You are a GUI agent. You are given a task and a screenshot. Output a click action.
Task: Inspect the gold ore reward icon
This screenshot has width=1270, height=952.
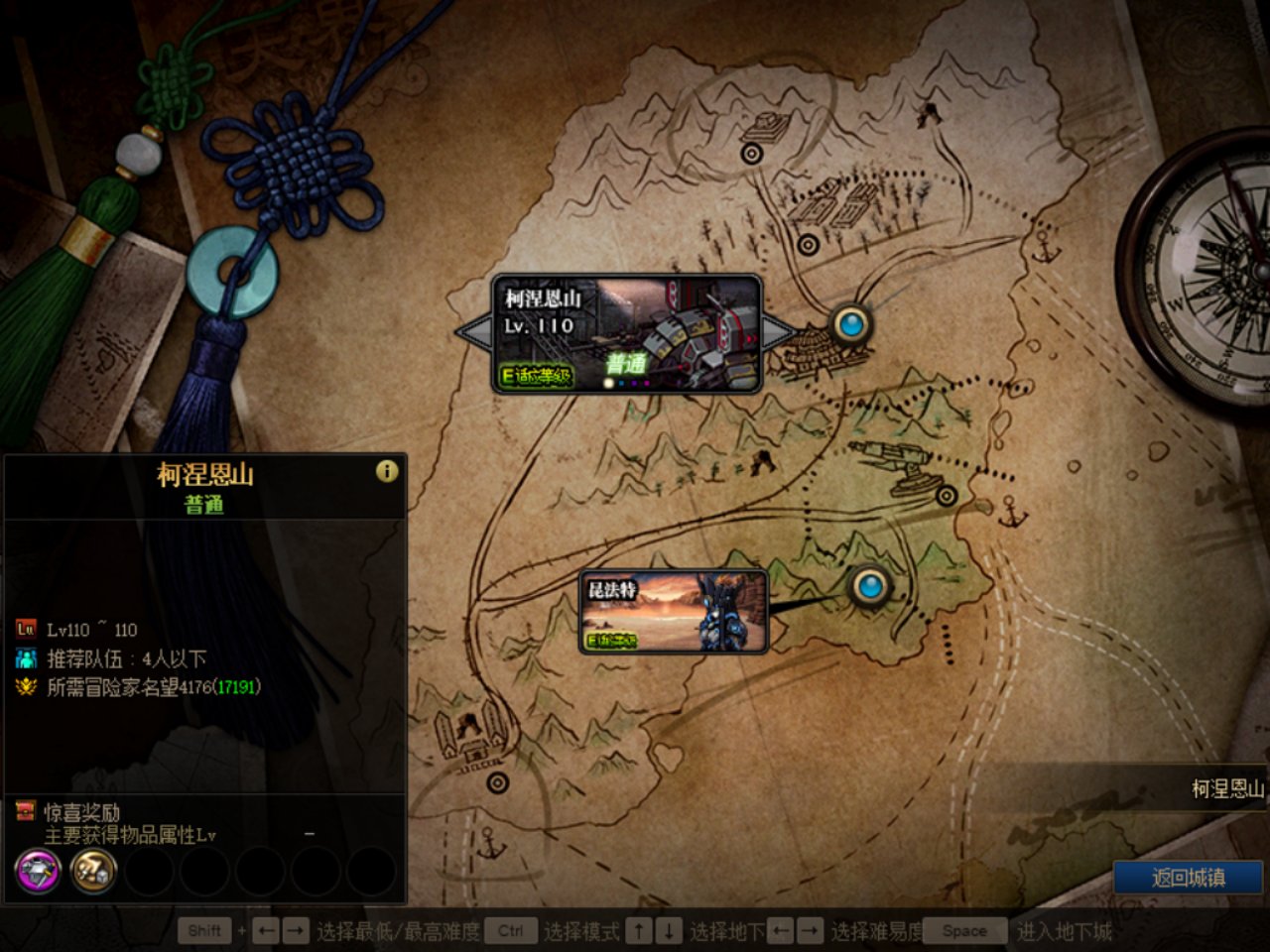click(x=93, y=872)
